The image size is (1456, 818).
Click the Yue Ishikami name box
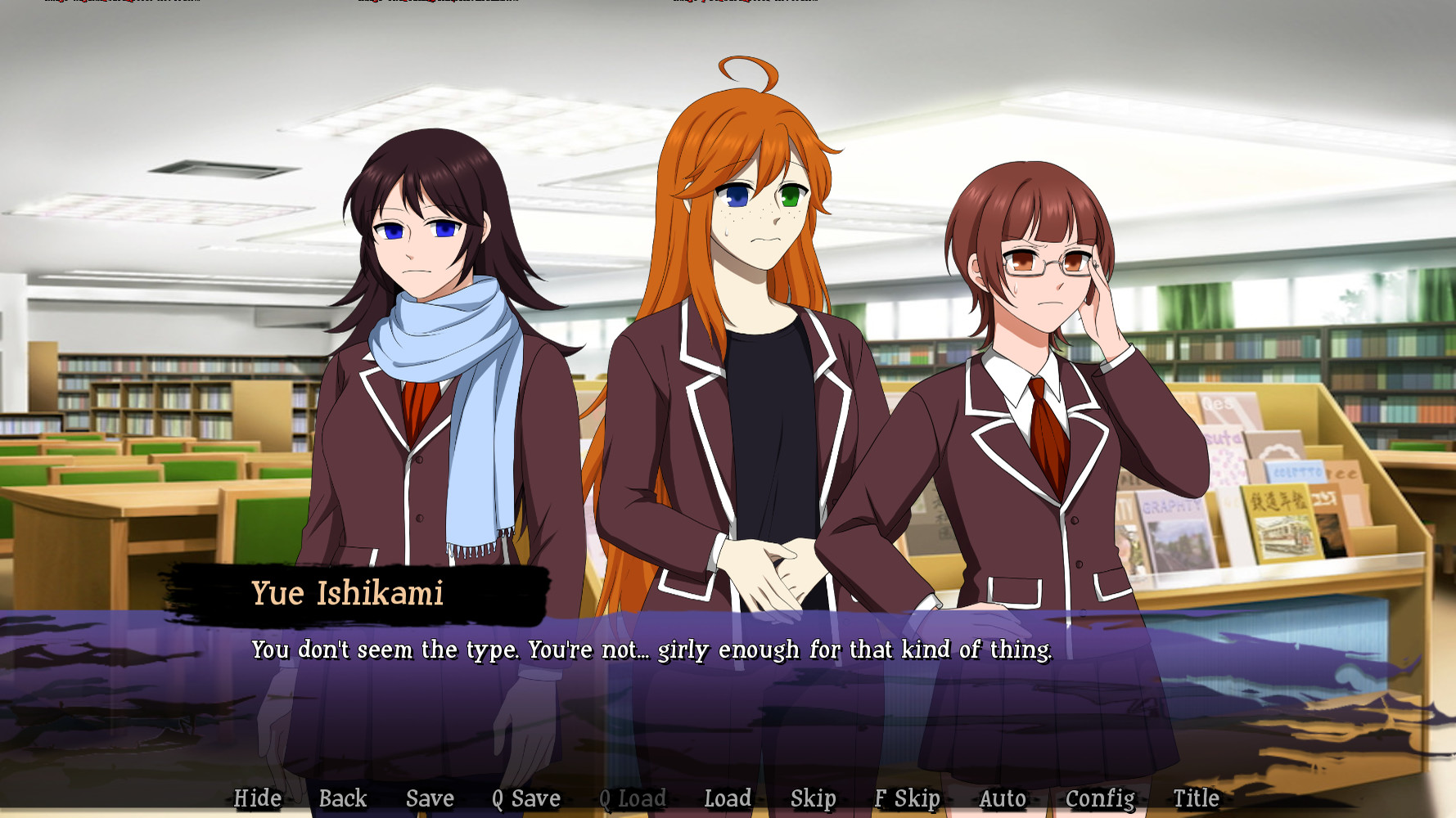348,595
